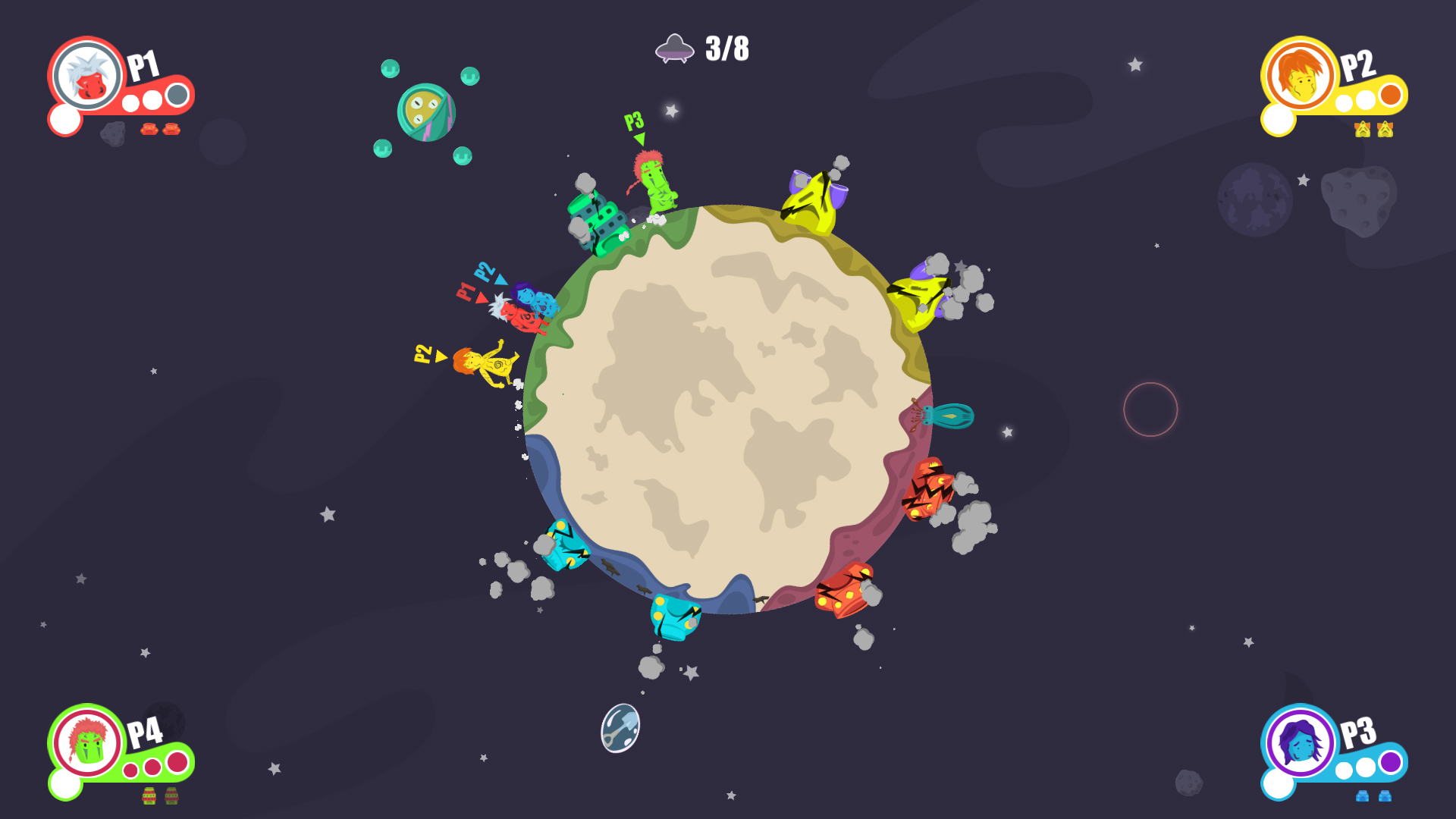This screenshot has height=819, width=1456.
Task: Select the red tank icon under P1's panel
Action: (150, 130)
